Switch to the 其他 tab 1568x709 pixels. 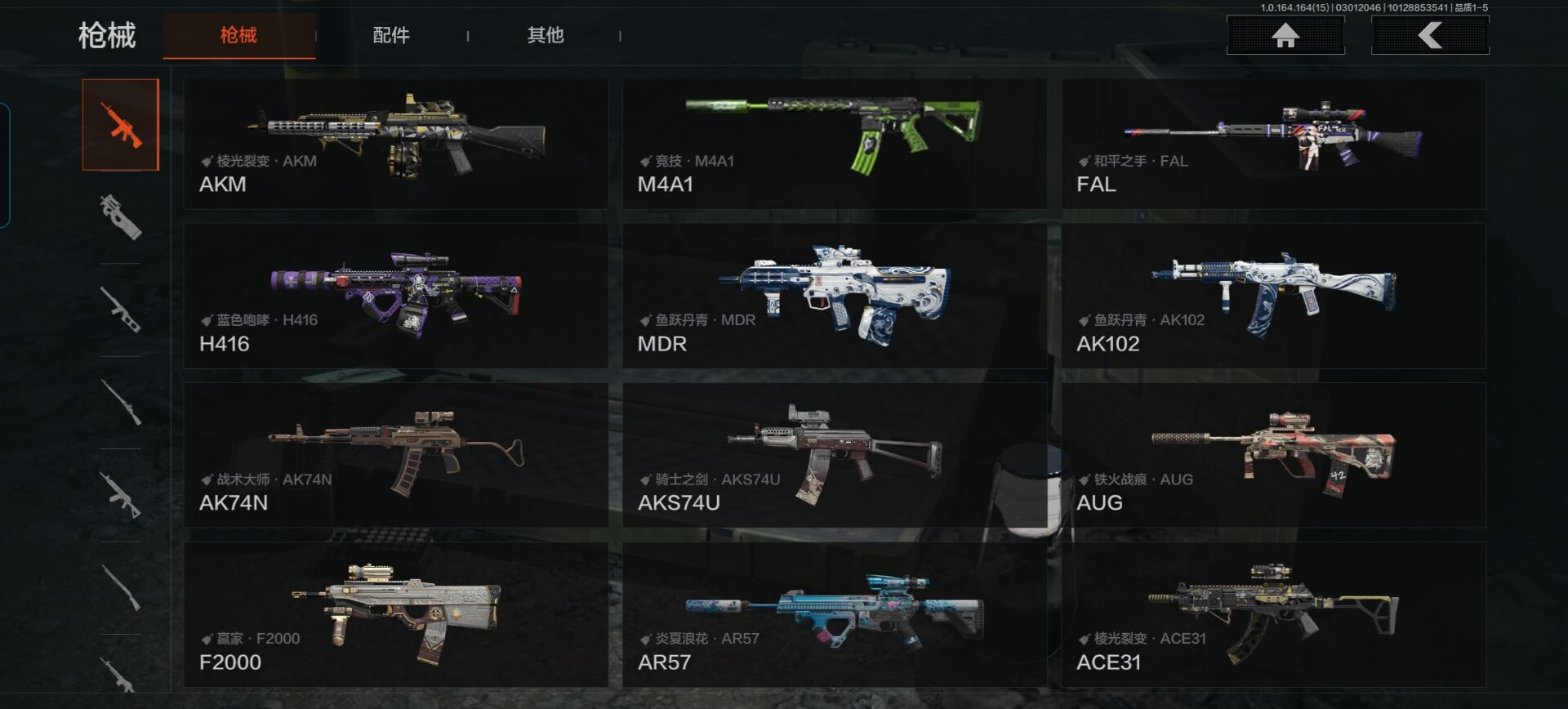[x=546, y=35]
